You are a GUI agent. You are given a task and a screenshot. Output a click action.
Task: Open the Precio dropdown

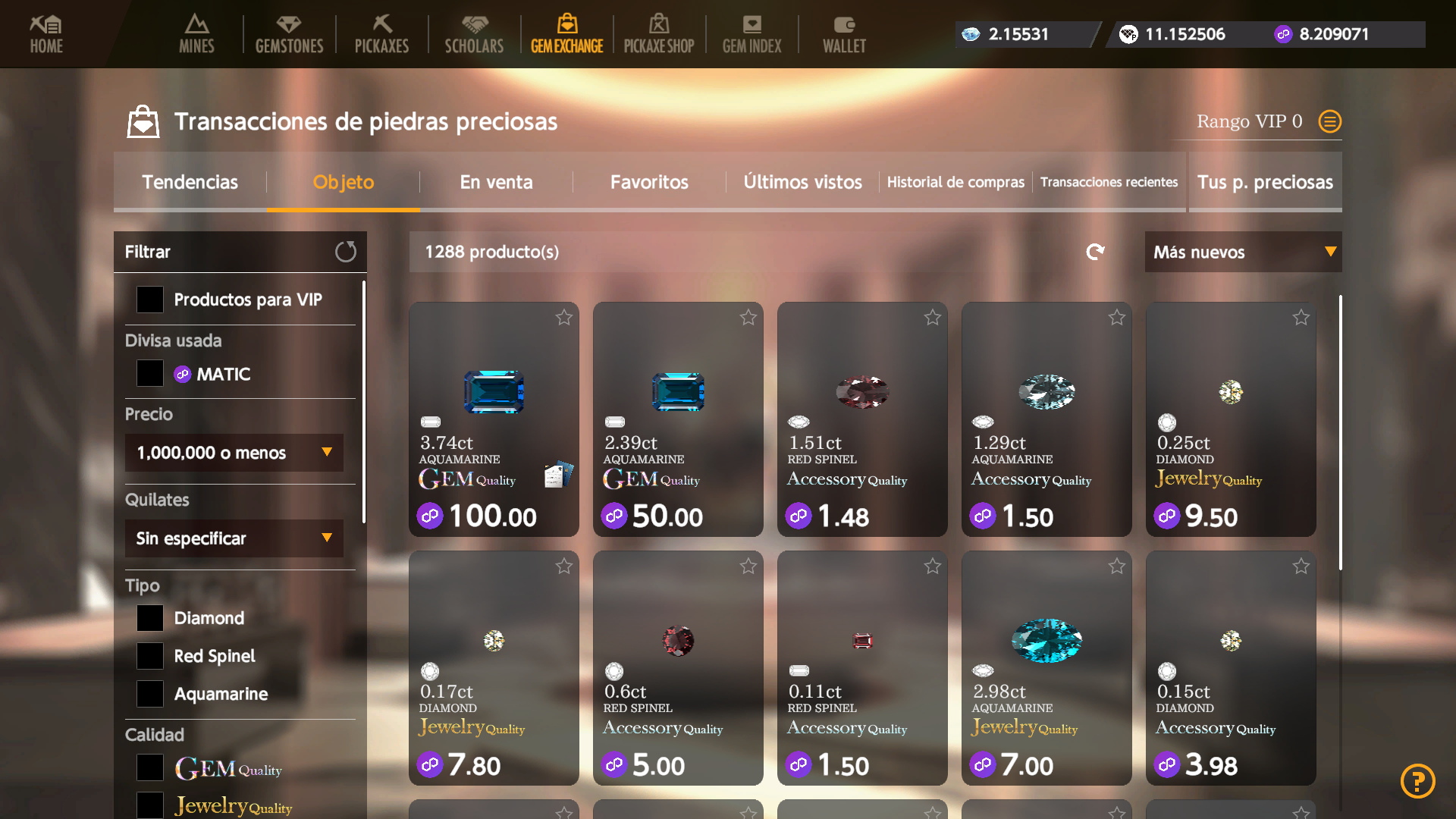[234, 453]
